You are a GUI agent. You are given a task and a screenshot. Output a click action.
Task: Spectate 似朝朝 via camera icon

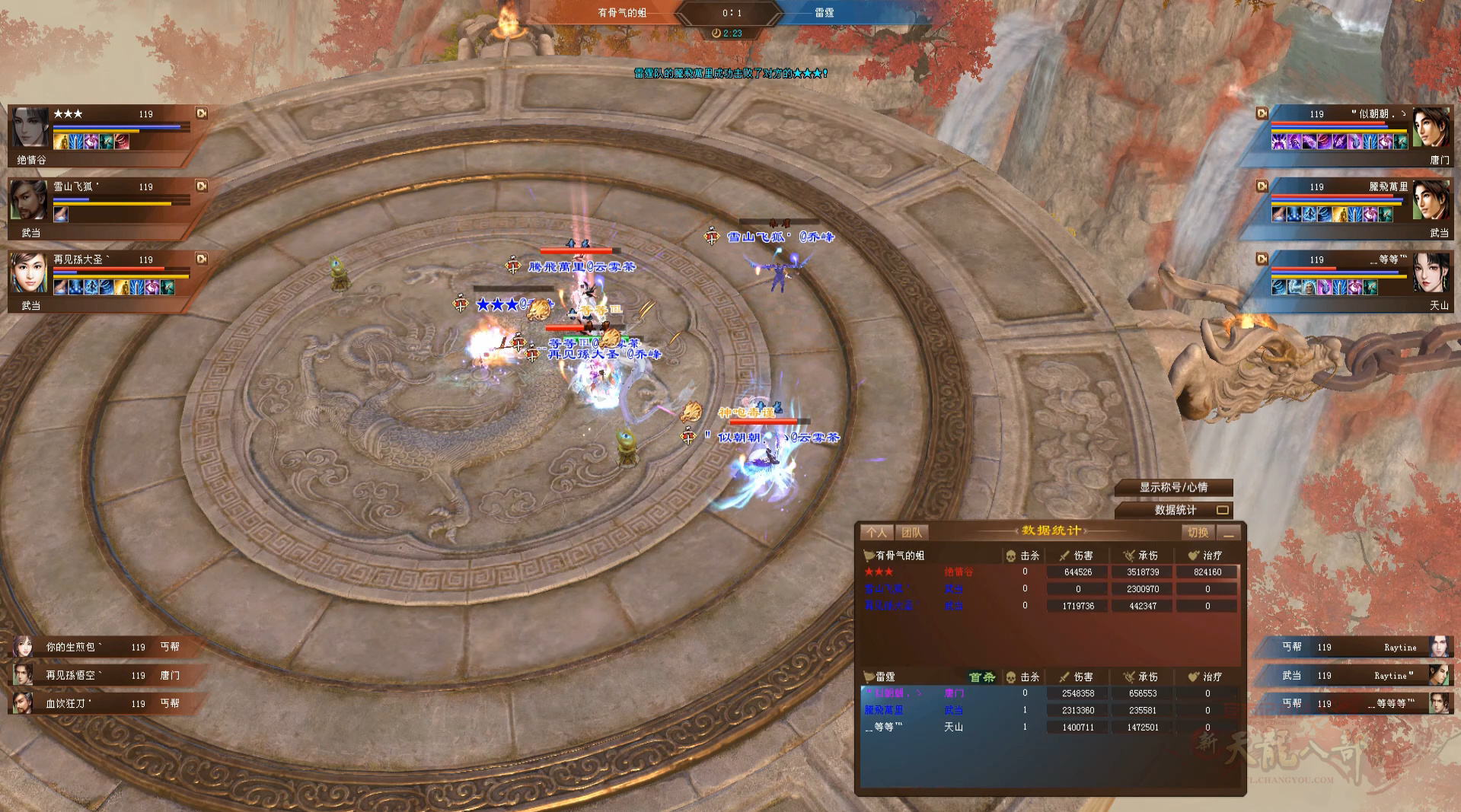point(1262,113)
